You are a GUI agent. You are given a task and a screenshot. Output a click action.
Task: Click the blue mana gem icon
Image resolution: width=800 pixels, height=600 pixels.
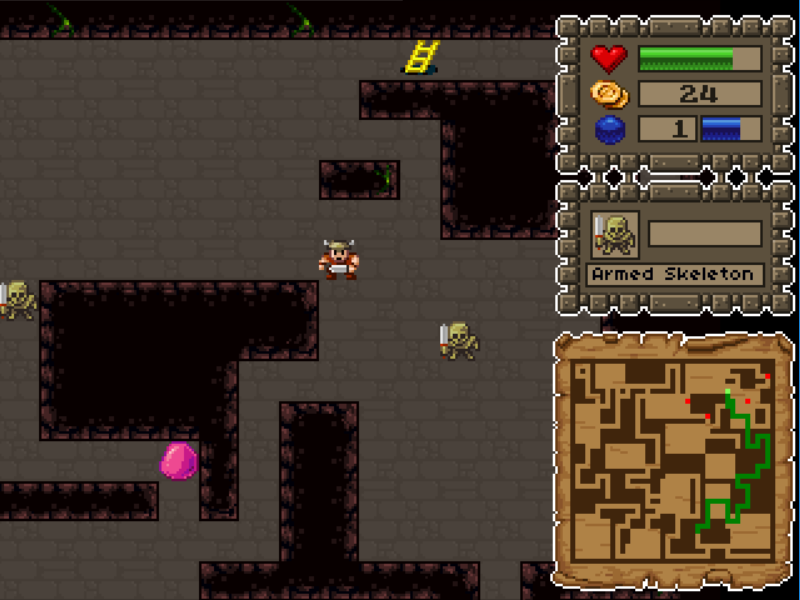(x=609, y=130)
